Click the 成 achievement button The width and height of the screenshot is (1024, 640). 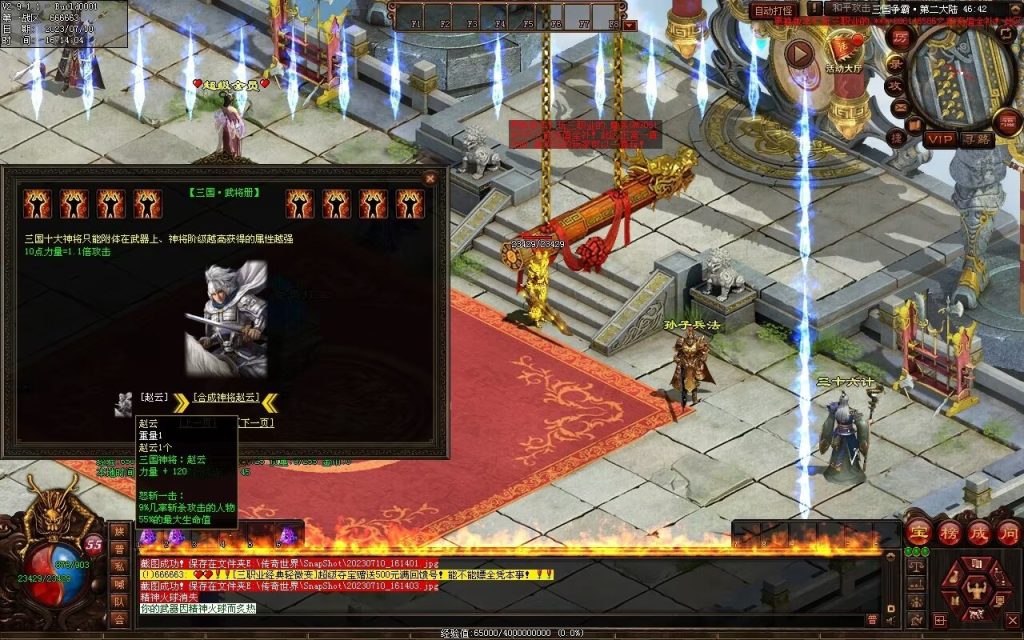click(x=977, y=533)
